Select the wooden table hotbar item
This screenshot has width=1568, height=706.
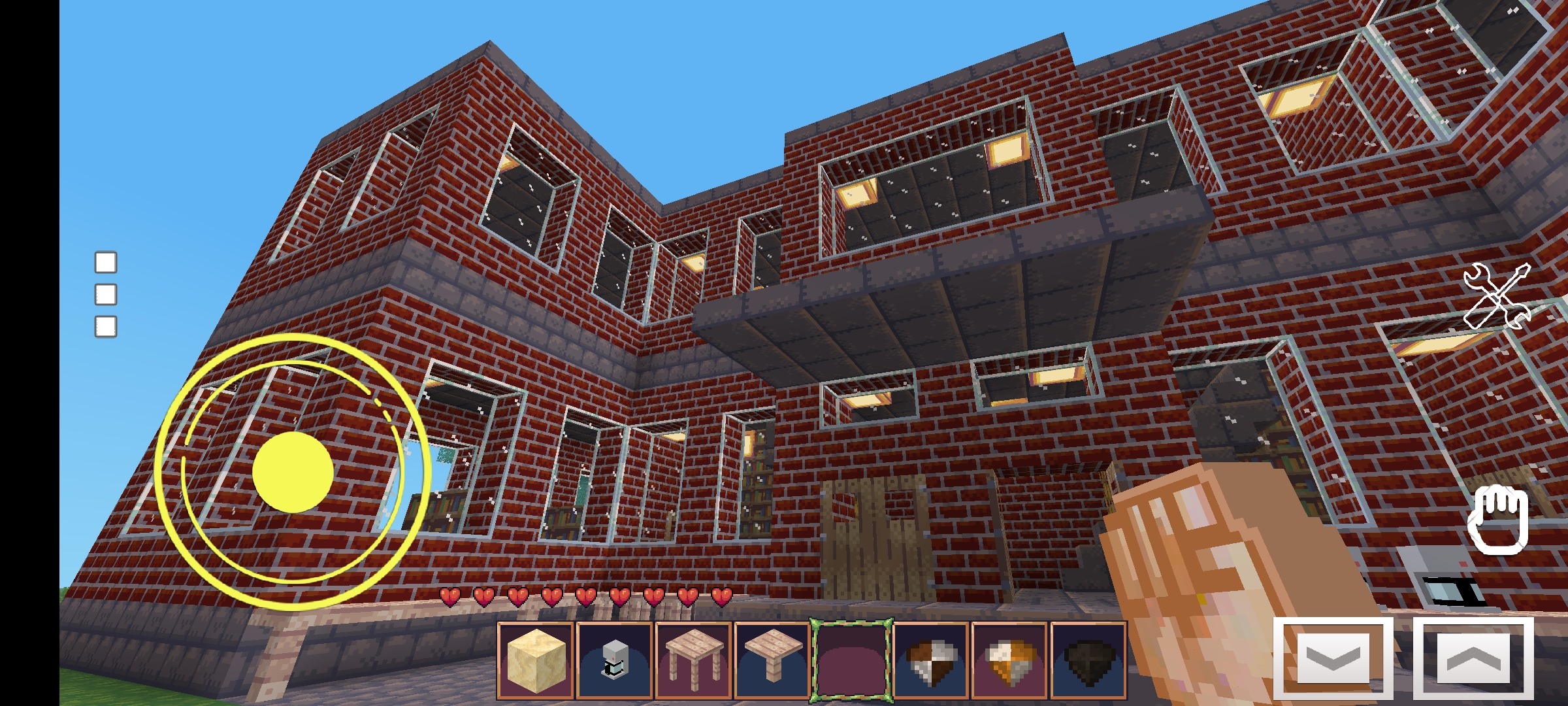694,661
